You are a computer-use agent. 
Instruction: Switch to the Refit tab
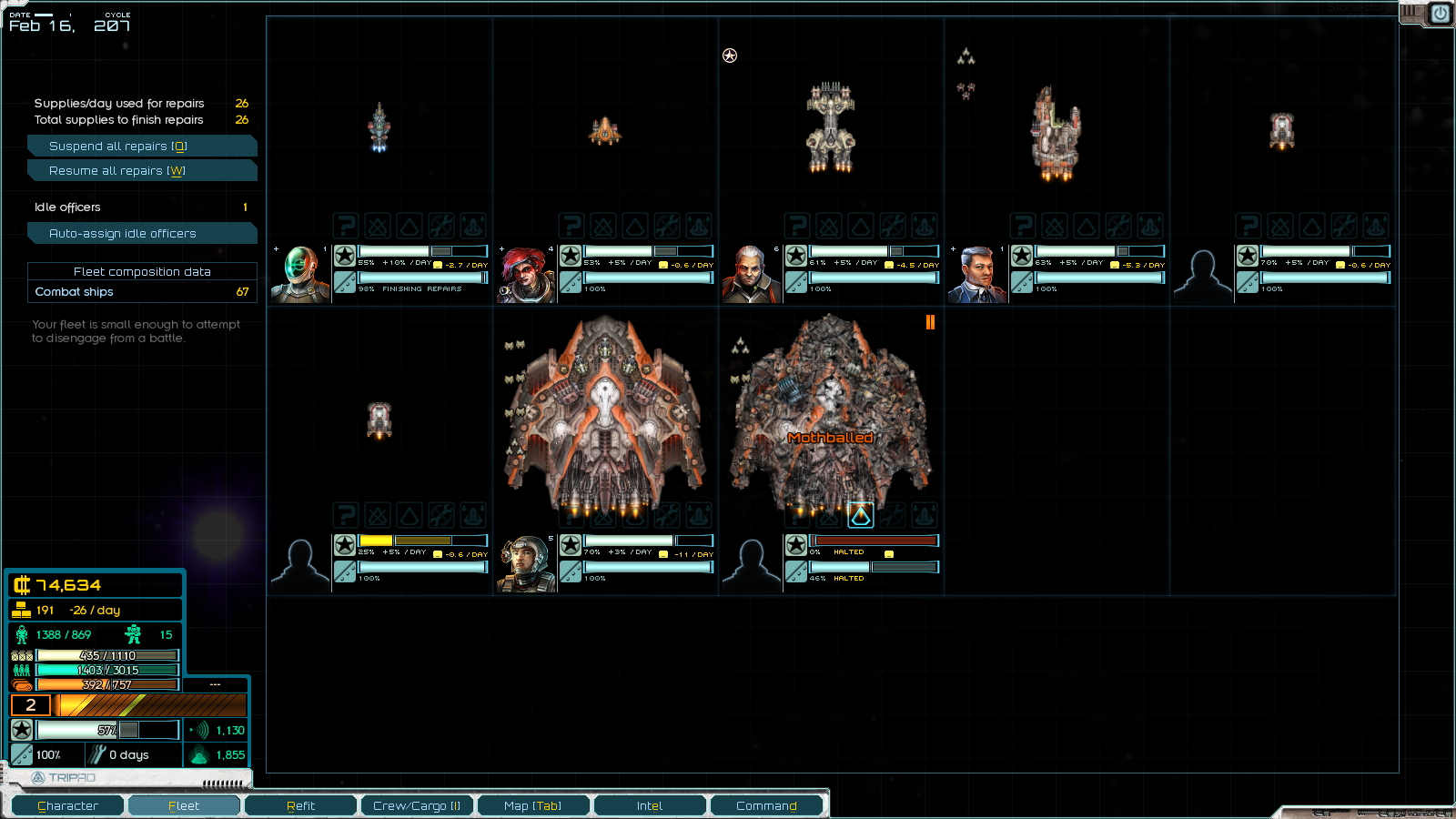pos(300,805)
